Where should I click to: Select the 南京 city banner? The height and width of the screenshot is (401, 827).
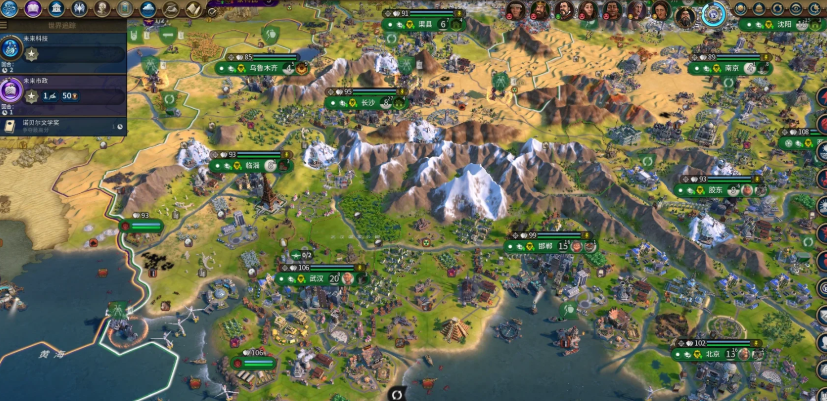(735, 68)
